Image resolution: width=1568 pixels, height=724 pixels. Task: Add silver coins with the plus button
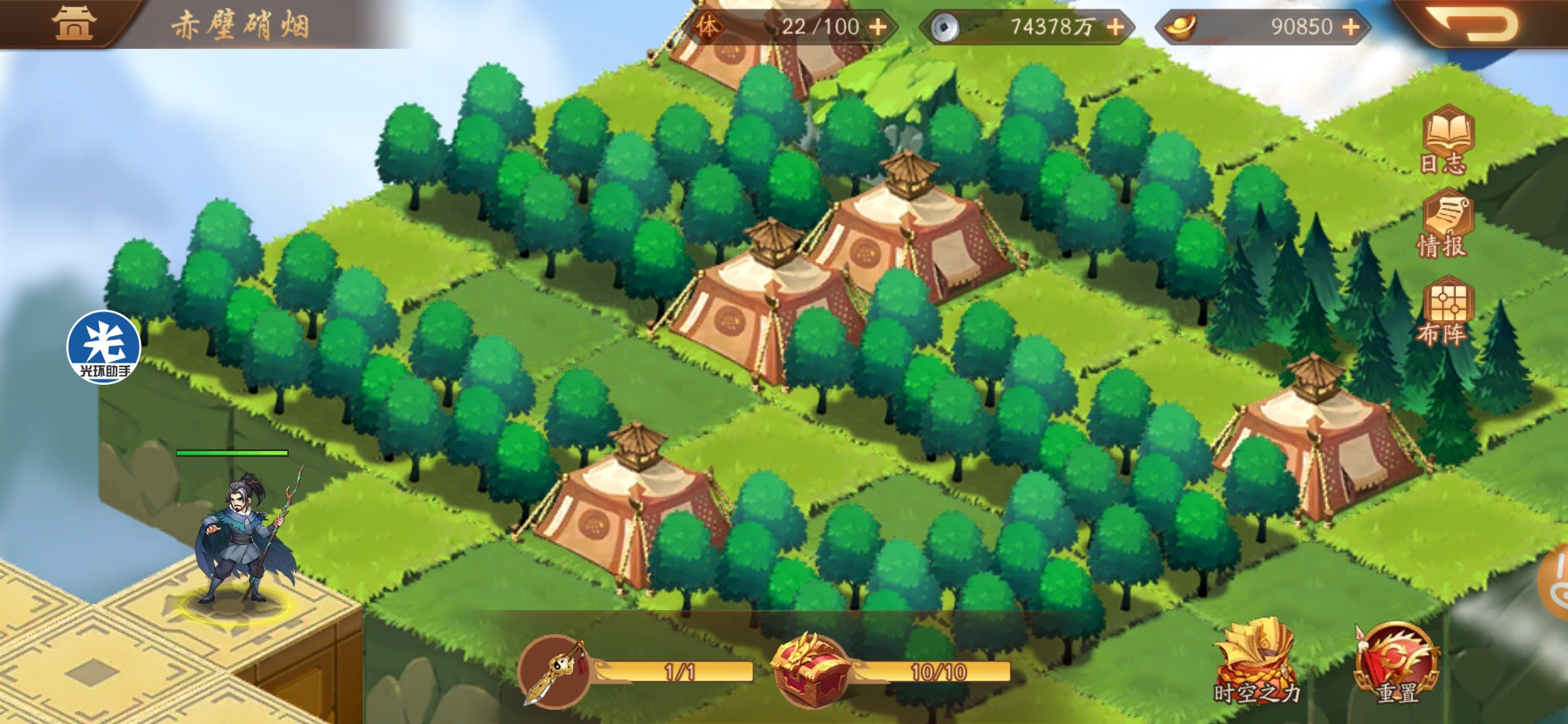(1116, 27)
